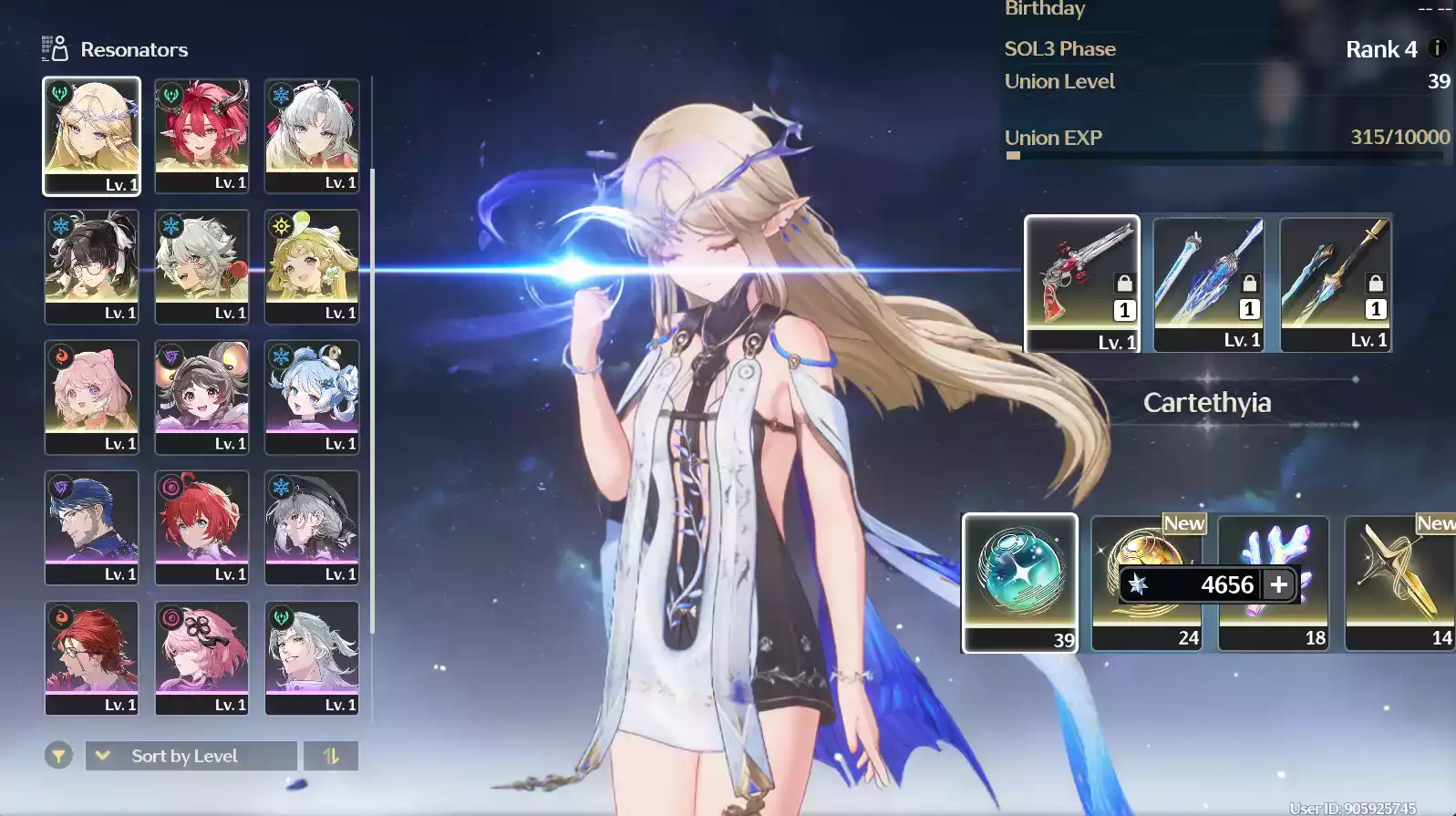Select the teal orb item with 39
This screenshot has height=816, width=1456.
coord(1019,582)
